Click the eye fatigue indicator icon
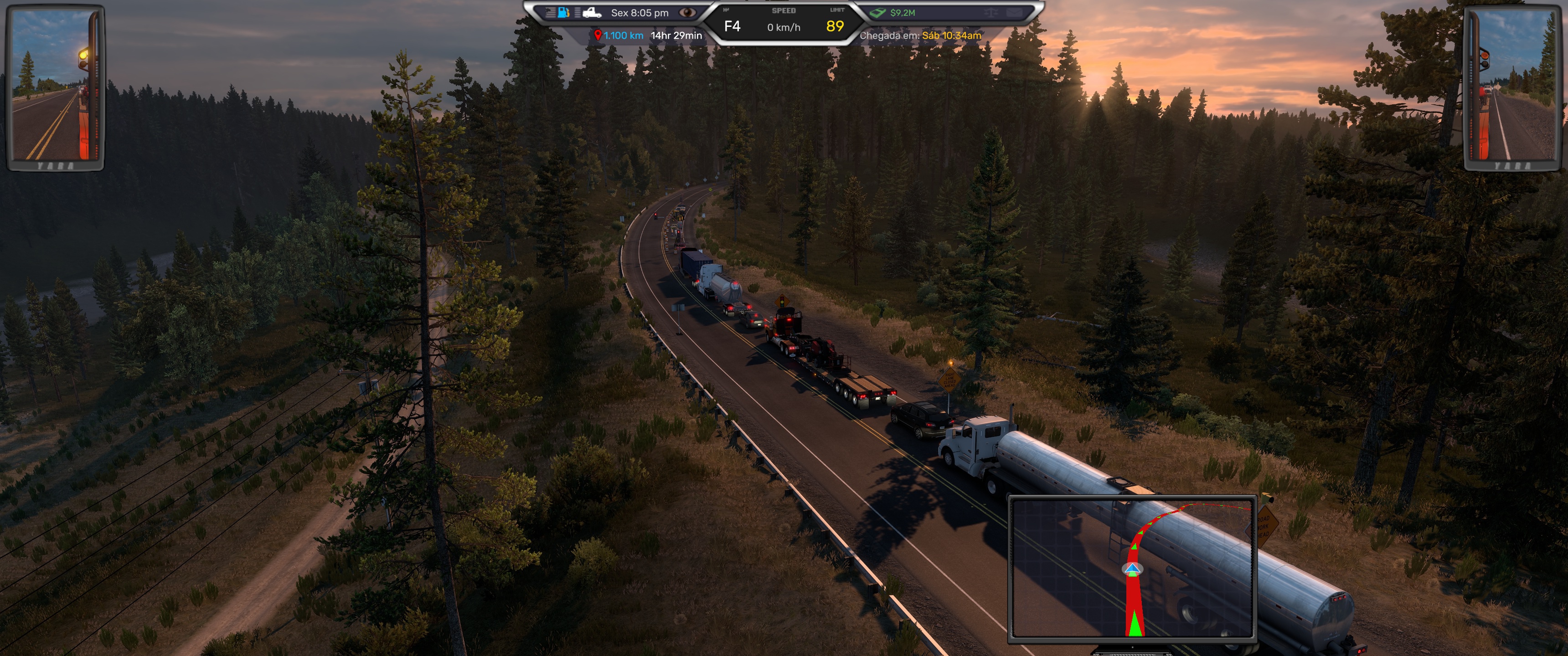 point(687,12)
